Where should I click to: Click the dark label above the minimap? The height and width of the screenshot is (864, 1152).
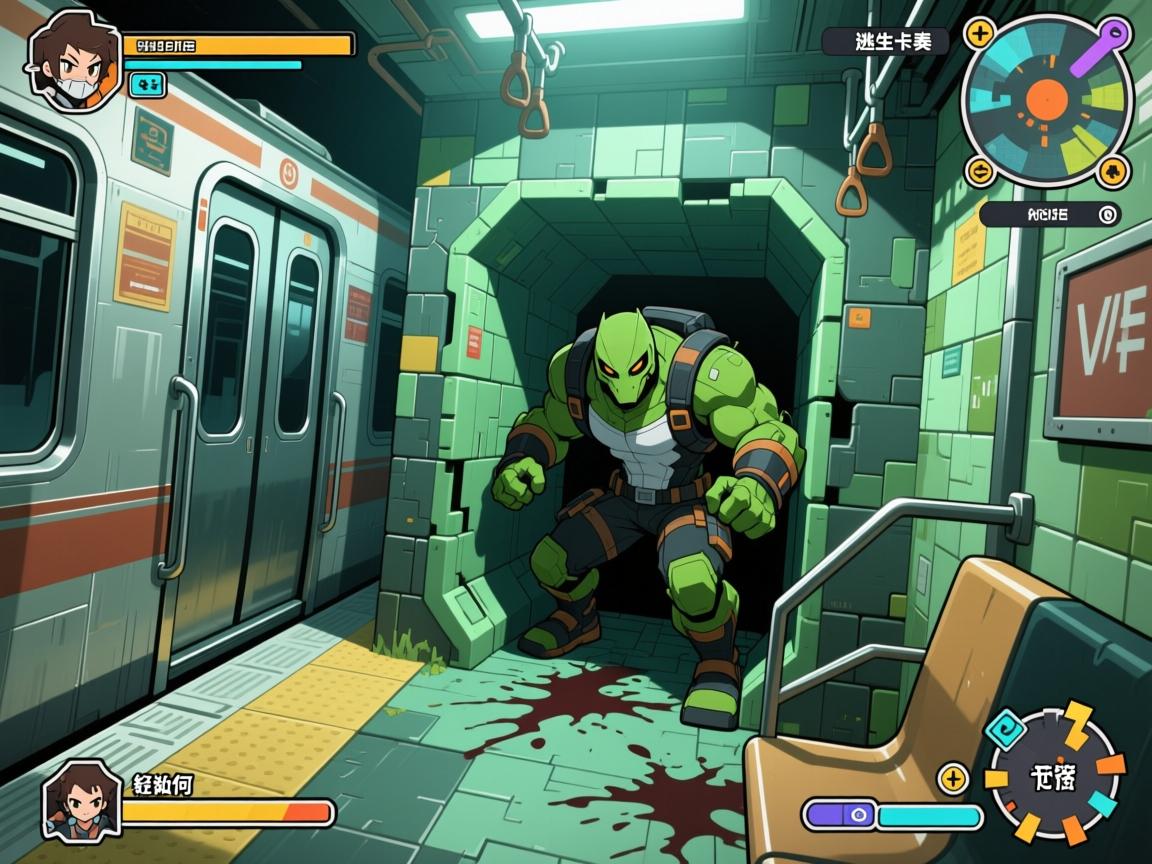(884, 41)
